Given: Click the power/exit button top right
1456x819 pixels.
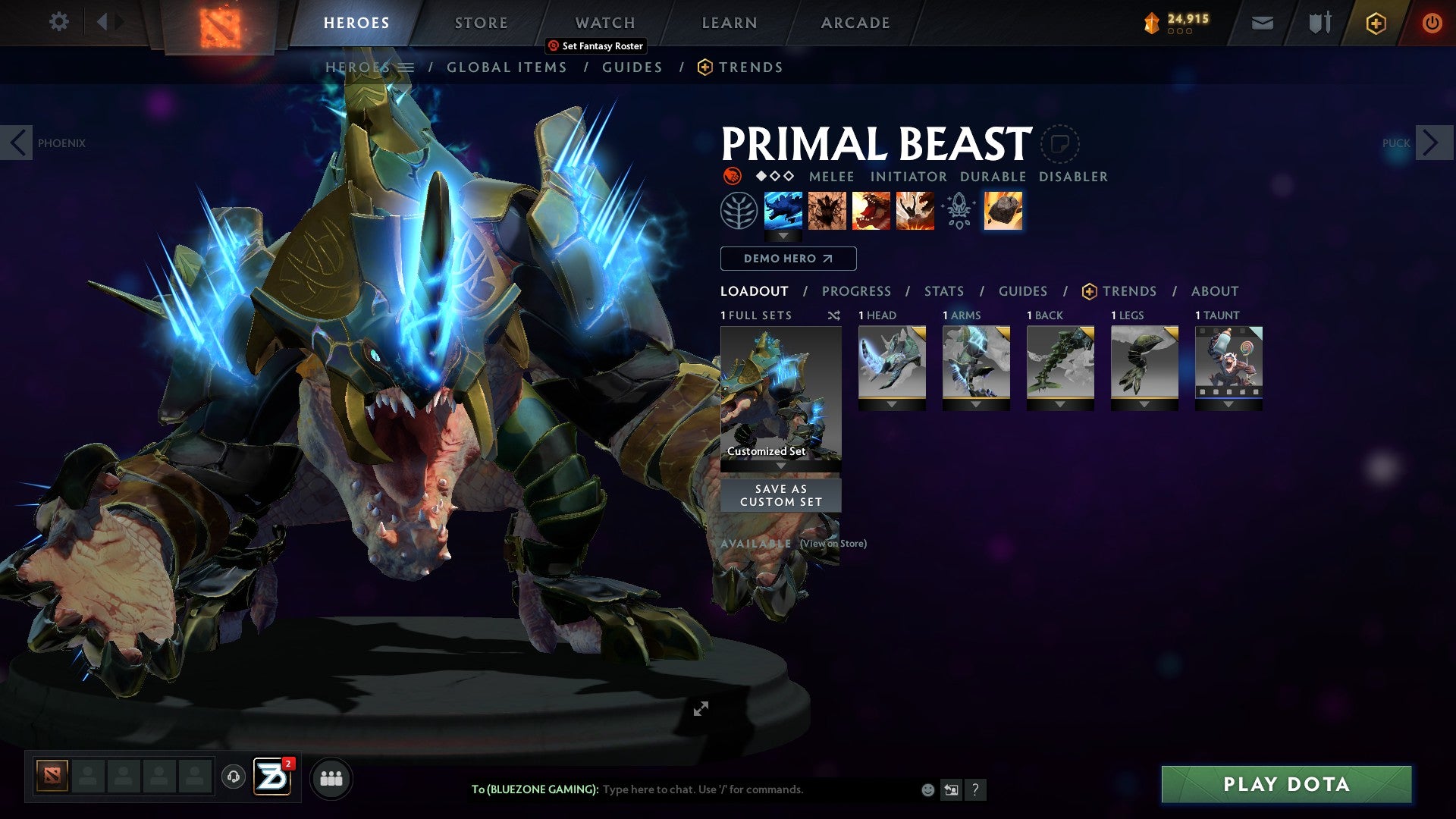Looking at the screenshot, I should point(1432,22).
